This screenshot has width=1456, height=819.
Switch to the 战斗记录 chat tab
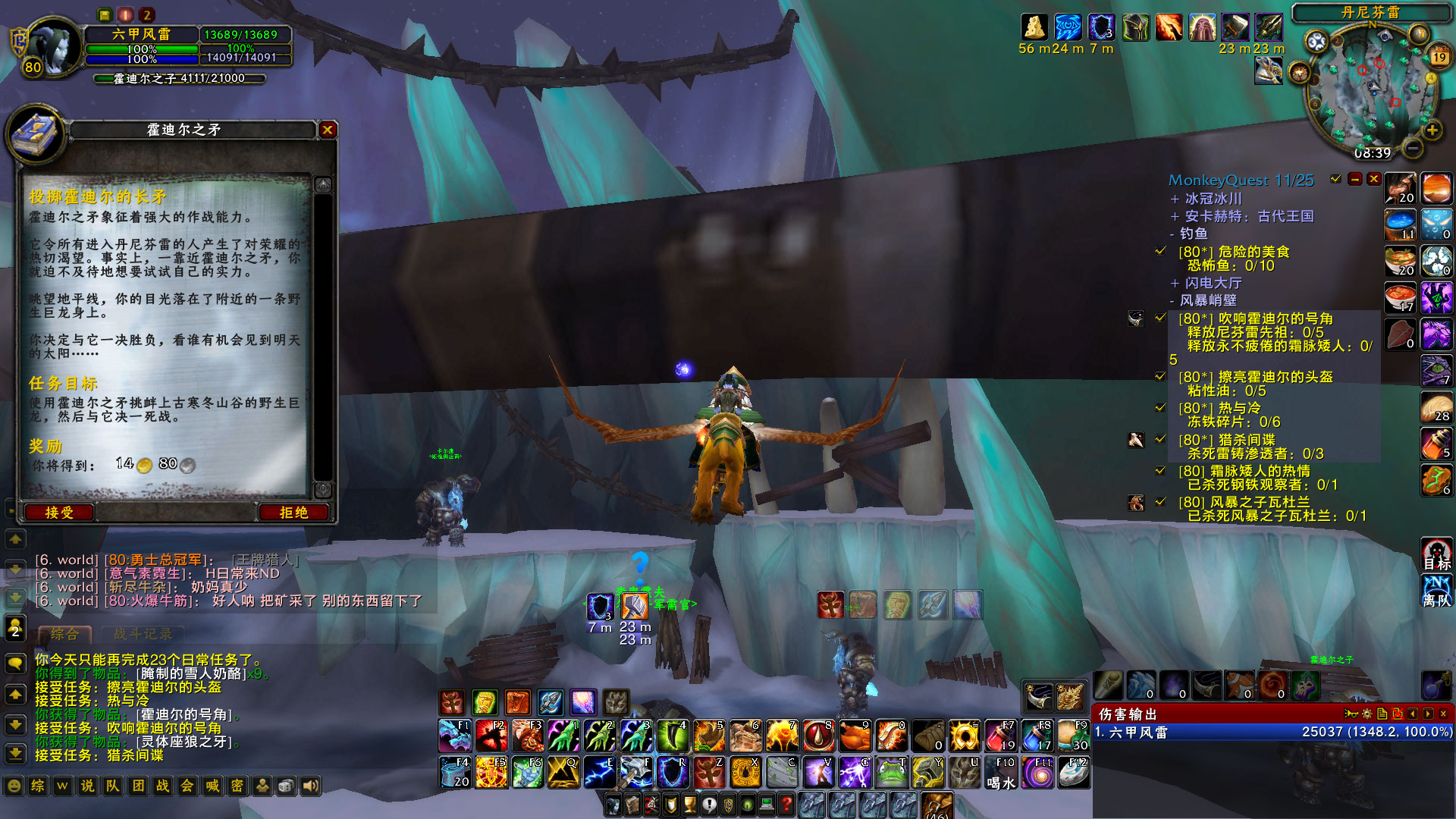(x=143, y=635)
